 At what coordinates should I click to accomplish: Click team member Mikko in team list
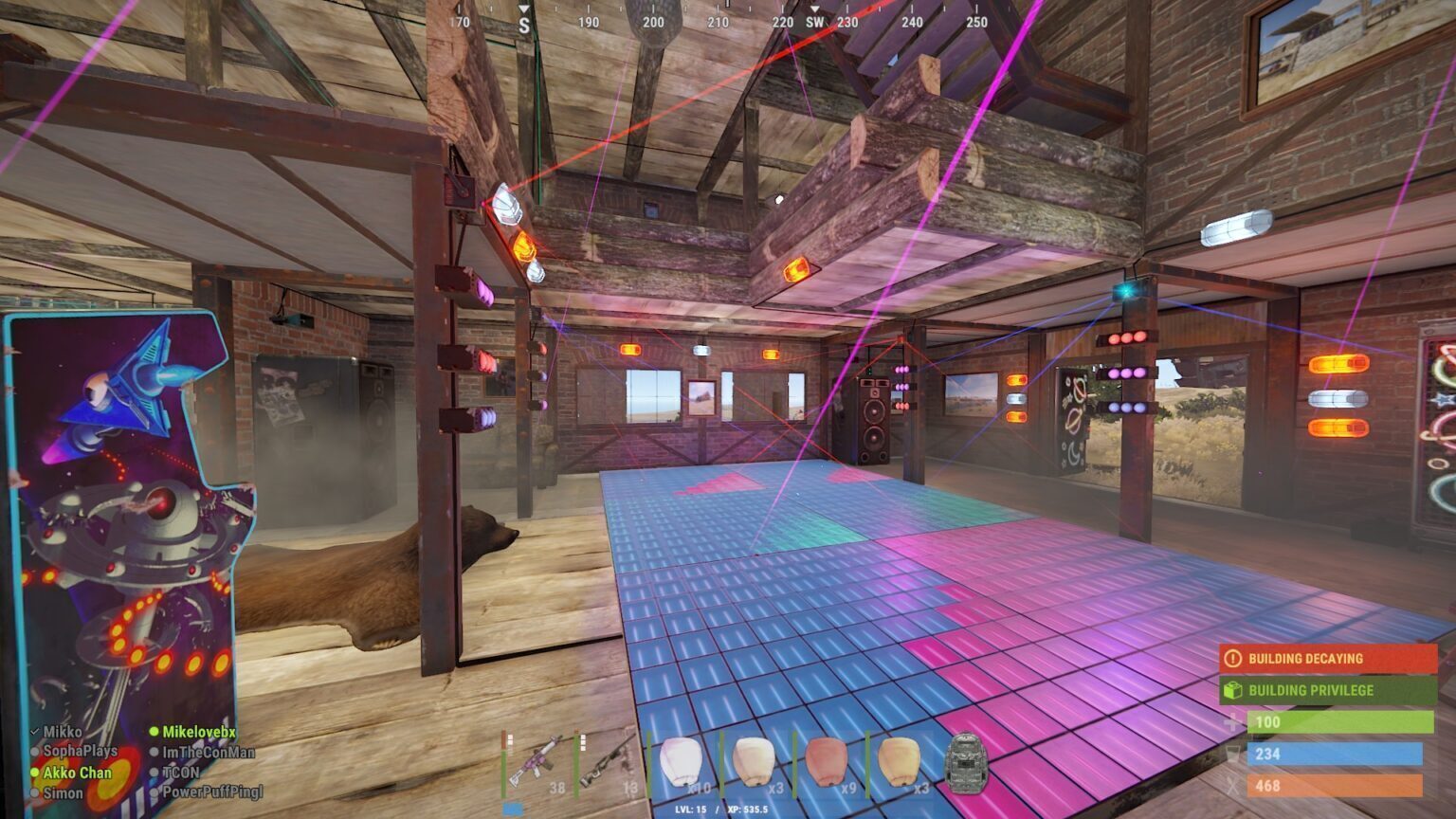coord(63,732)
